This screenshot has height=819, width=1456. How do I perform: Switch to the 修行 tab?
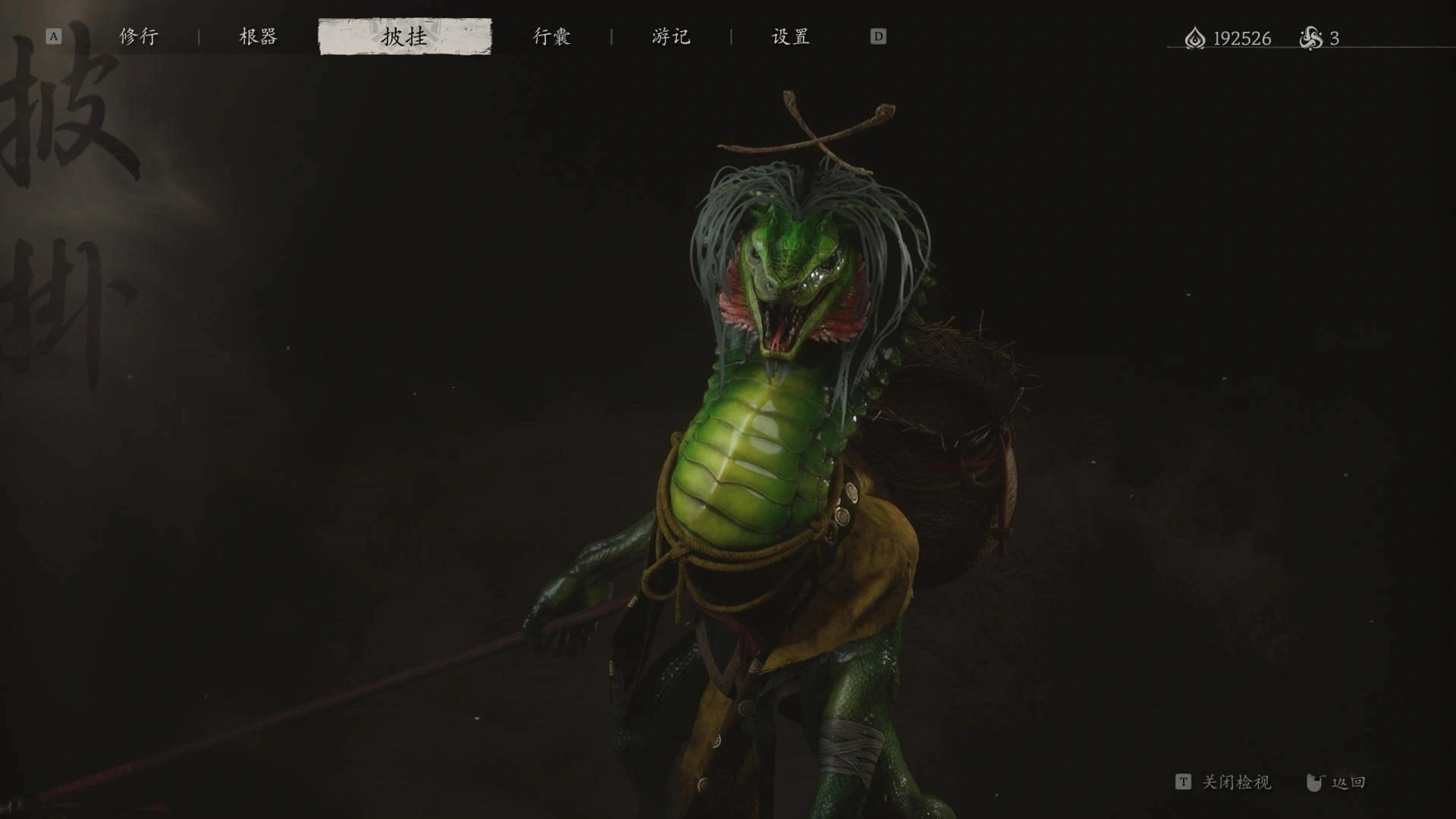tap(139, 36)
